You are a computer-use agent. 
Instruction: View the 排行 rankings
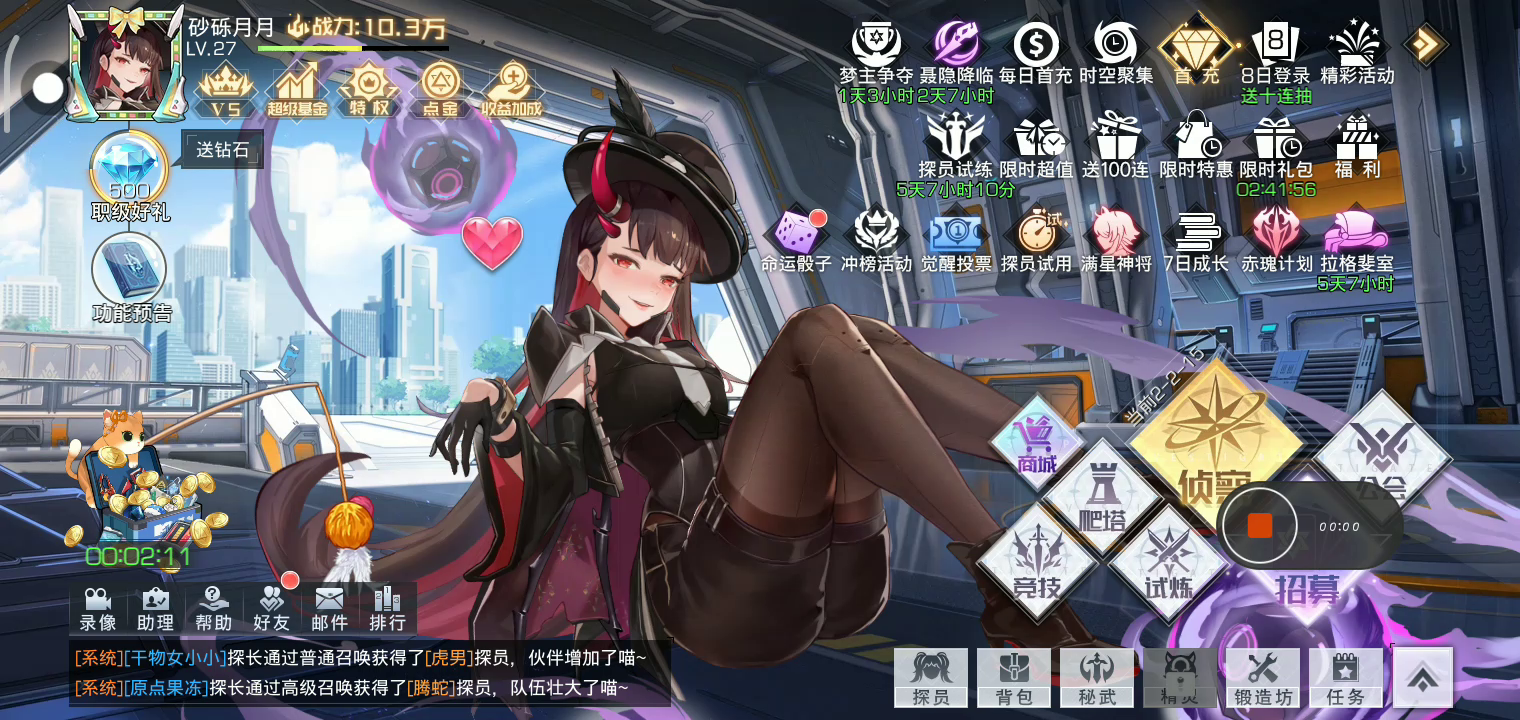387,608
